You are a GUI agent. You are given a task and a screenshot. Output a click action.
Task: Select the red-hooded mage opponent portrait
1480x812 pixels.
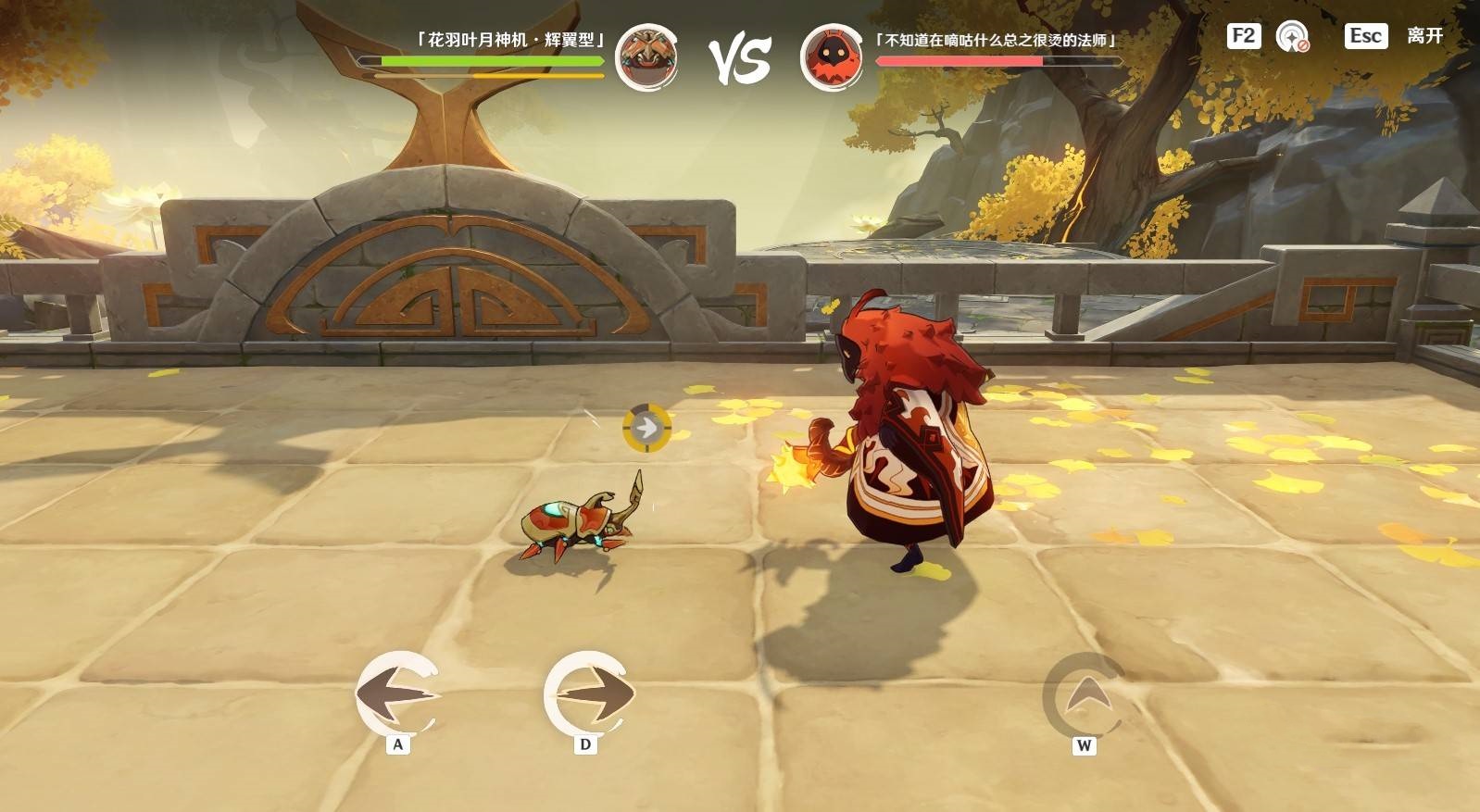(831, 56)
